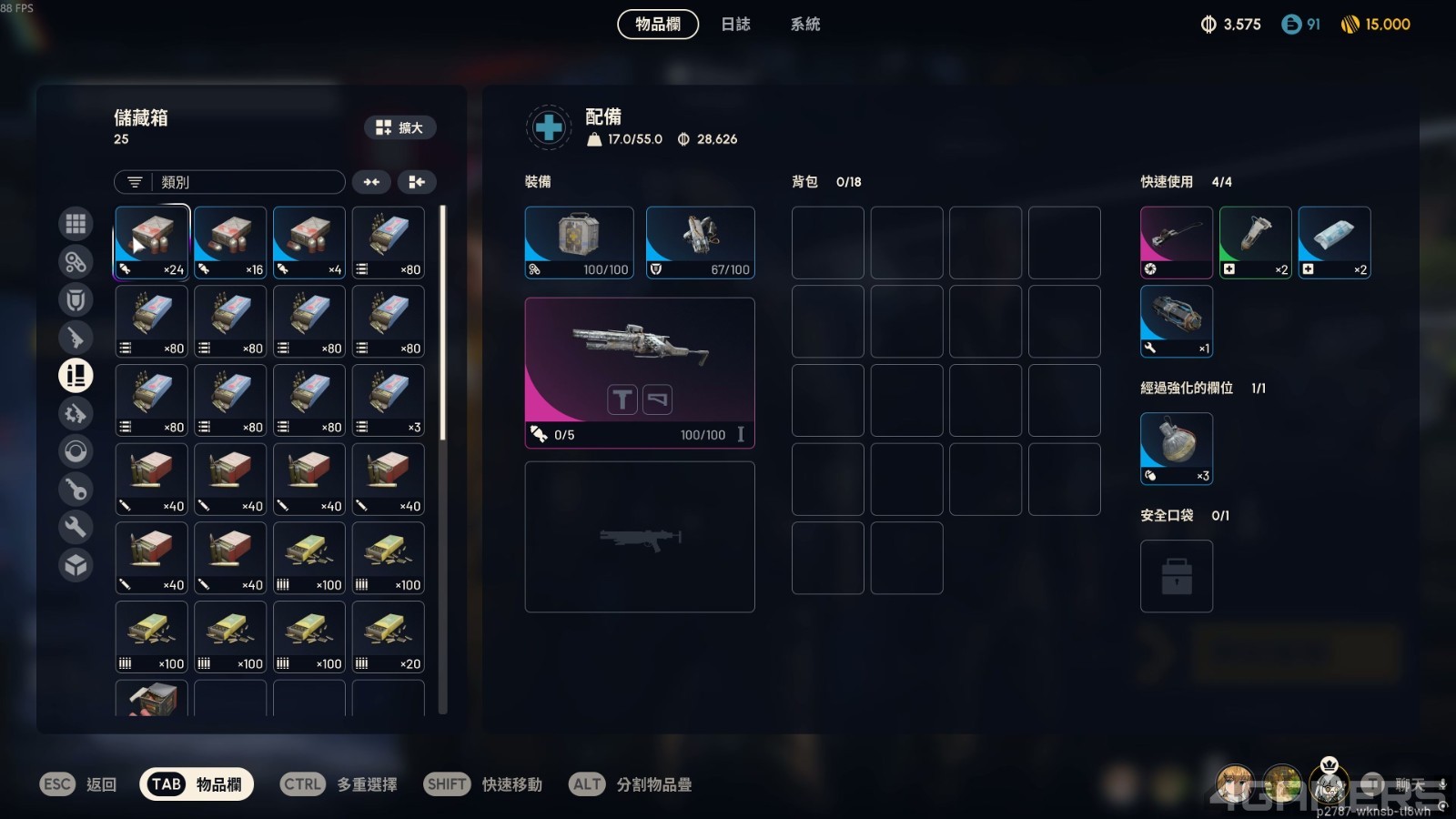Viewport: 1456px width, 819px height.
Task: Choose the blue ammo stack of 3
Action: [x=389, y=399]
